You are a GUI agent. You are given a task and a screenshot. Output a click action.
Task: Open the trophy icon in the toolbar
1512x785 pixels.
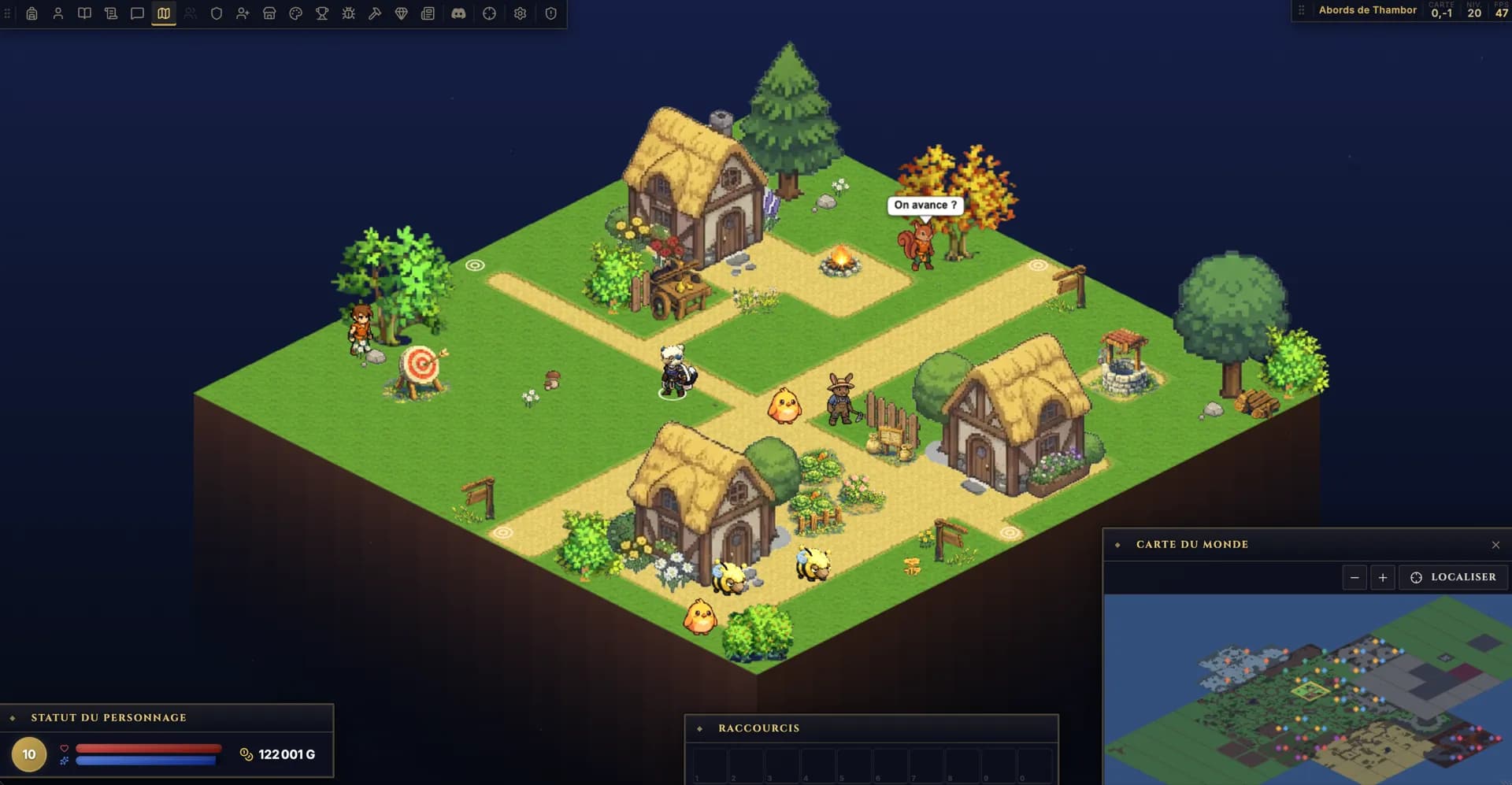point(322,13)
